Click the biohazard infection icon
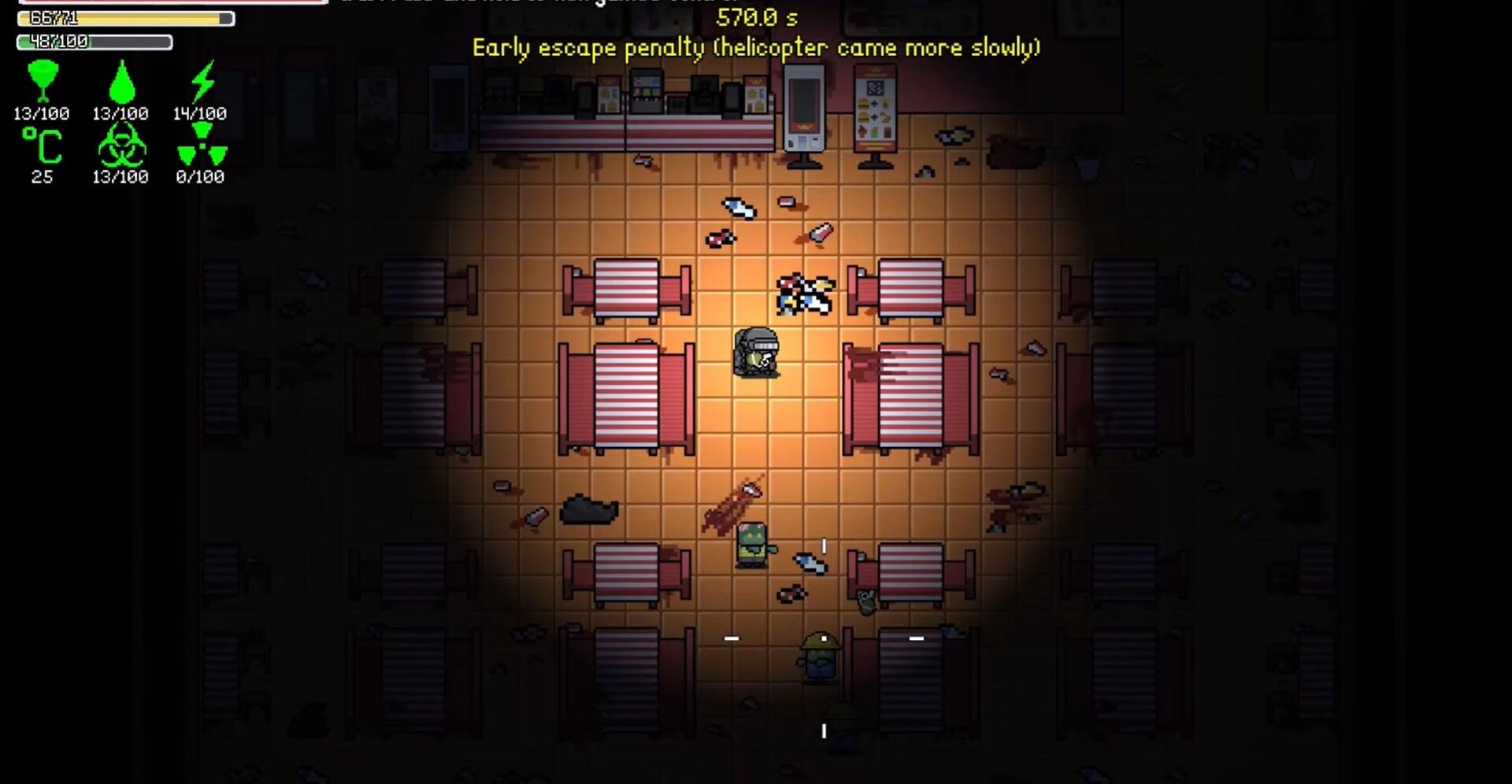 tap(120, 146)
